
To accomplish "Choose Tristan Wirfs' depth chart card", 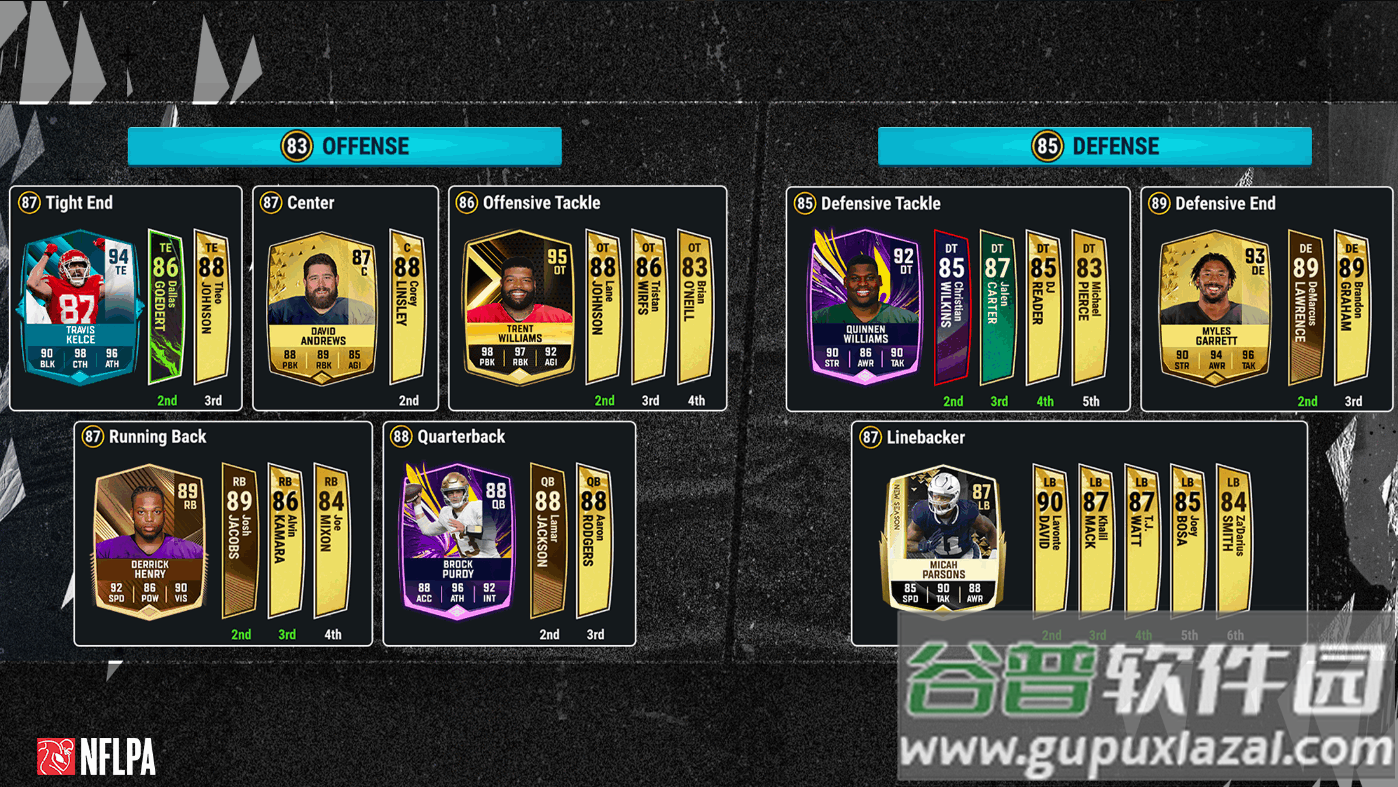I will coord(650,307).
